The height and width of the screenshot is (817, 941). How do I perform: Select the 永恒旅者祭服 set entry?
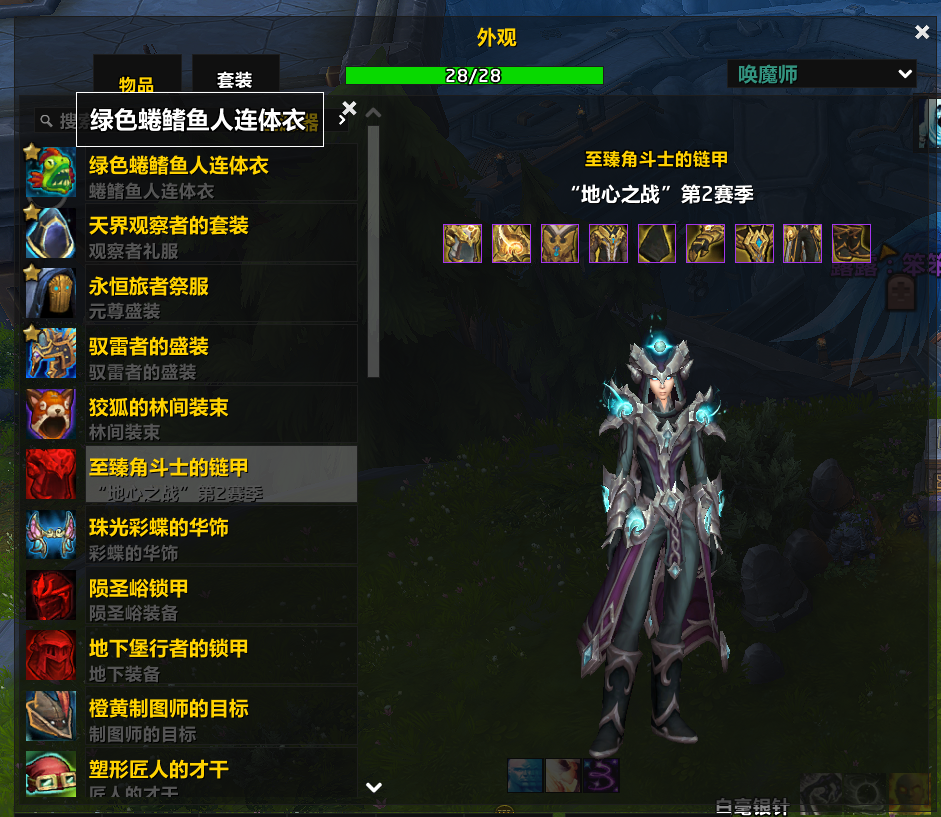click(x=190, y=296)
